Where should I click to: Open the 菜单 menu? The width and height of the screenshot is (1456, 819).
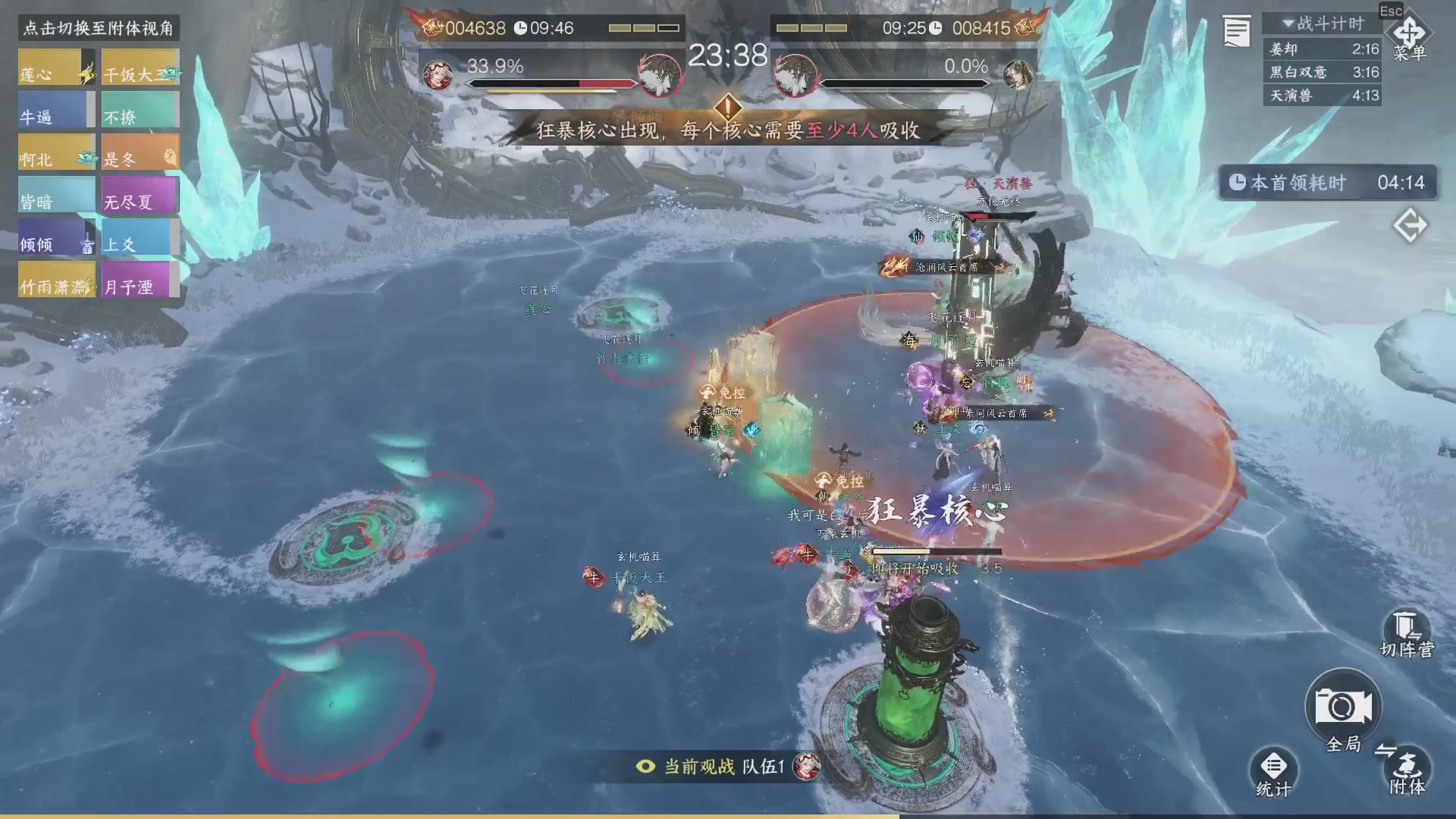(x=1409, y=38)
